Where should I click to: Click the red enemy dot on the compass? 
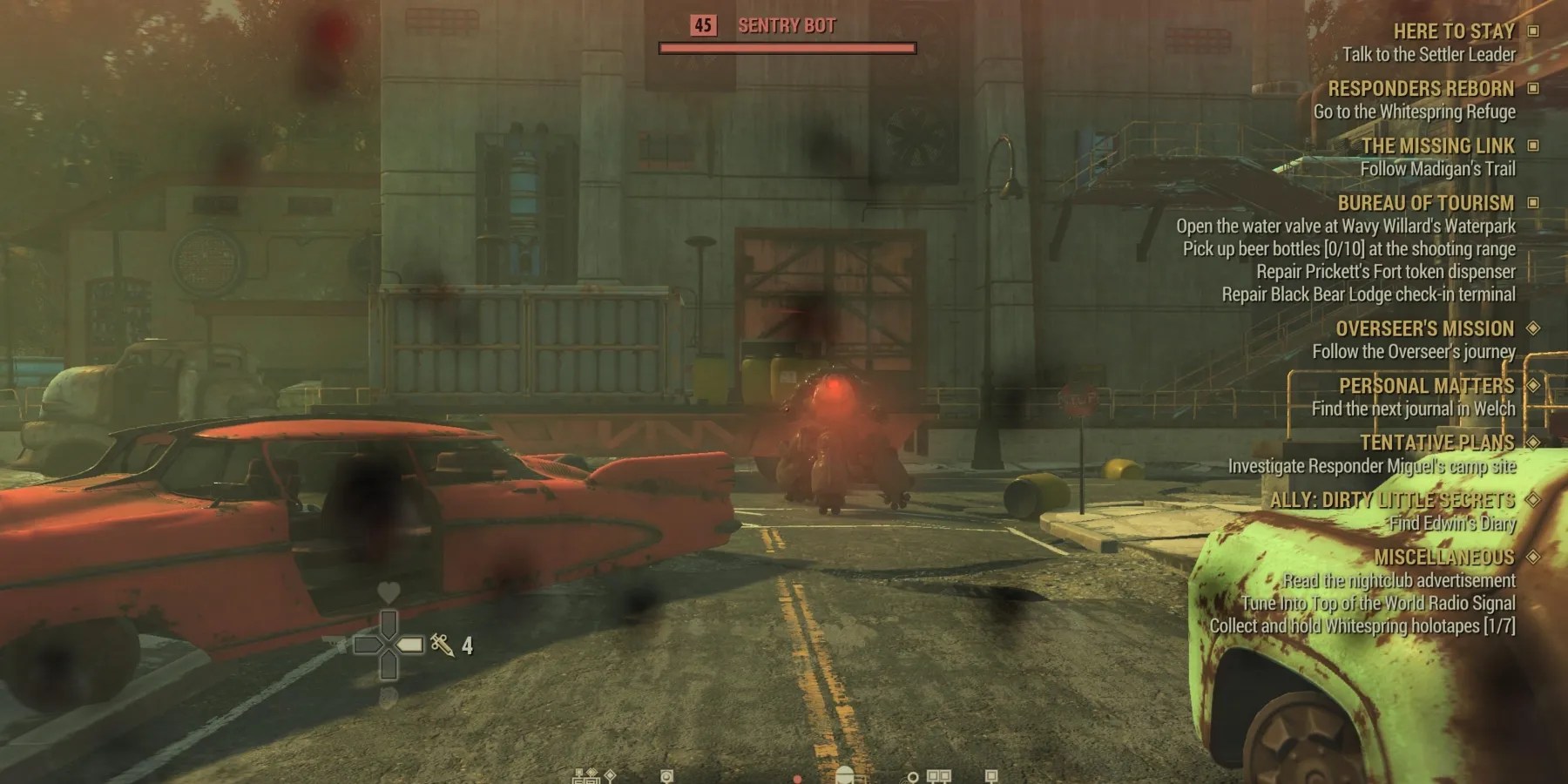click(797, 778)
